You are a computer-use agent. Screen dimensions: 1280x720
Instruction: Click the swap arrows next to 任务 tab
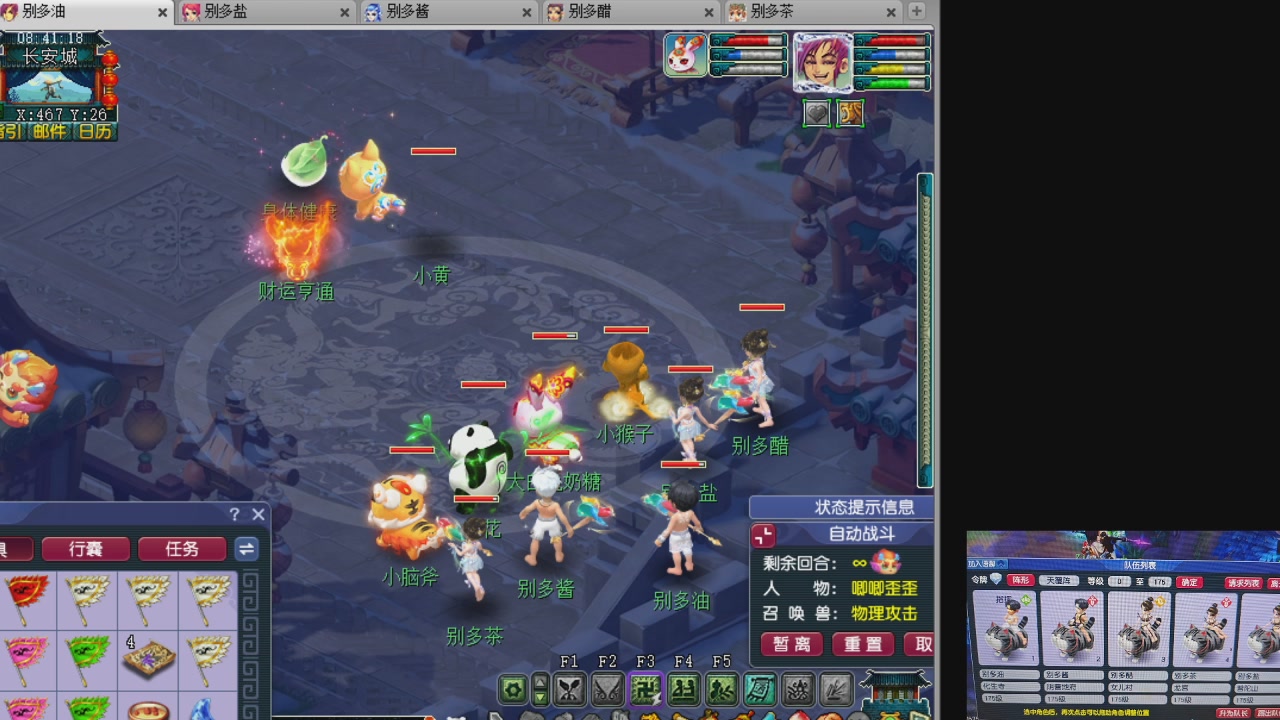[x=246, y=549]
